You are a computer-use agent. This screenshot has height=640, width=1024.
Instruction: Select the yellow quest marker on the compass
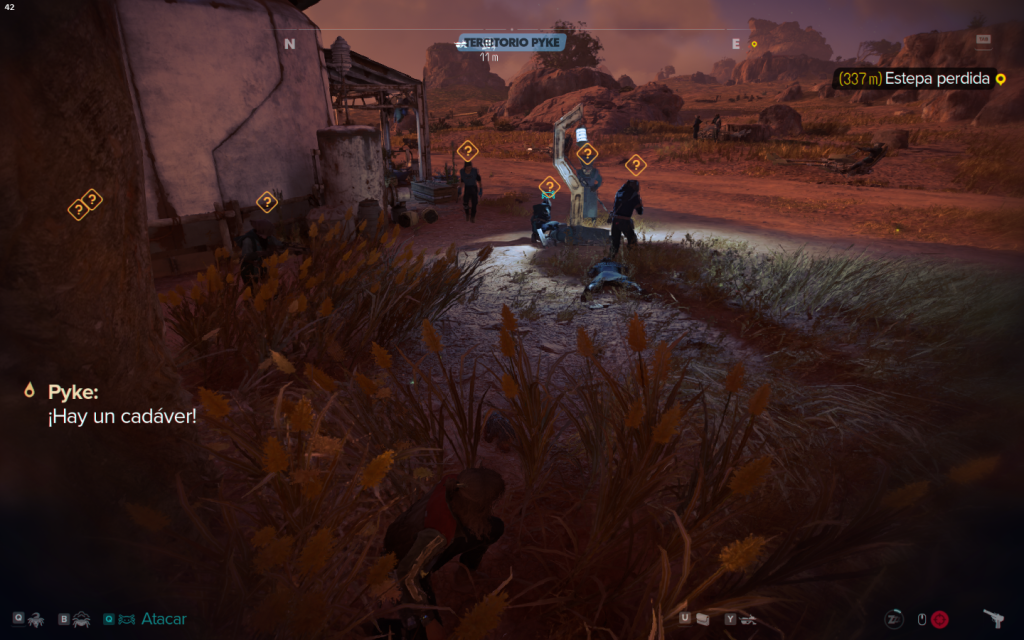click(754, 44)
